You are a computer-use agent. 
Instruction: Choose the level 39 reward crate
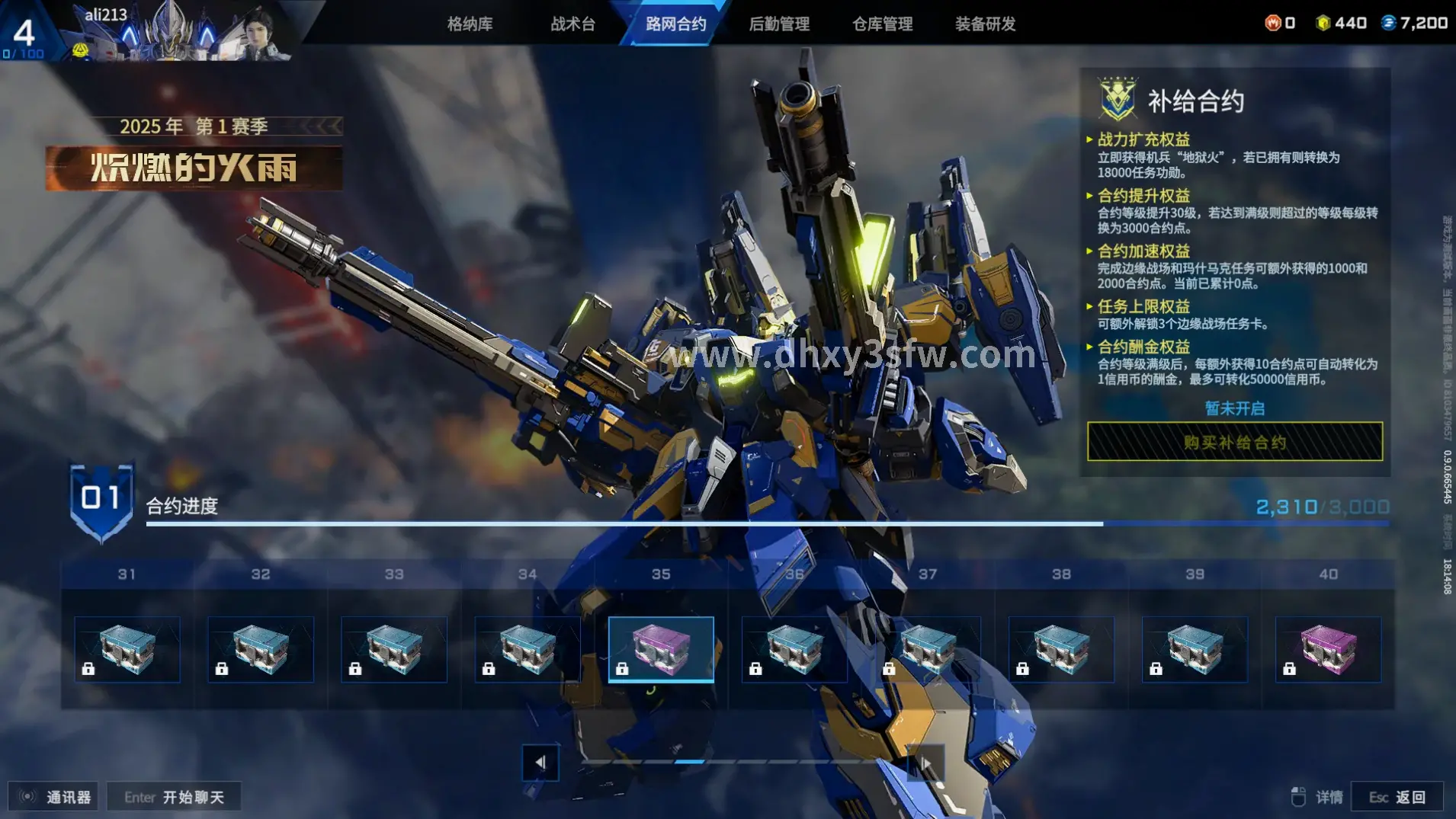(x=1195, y=649)
